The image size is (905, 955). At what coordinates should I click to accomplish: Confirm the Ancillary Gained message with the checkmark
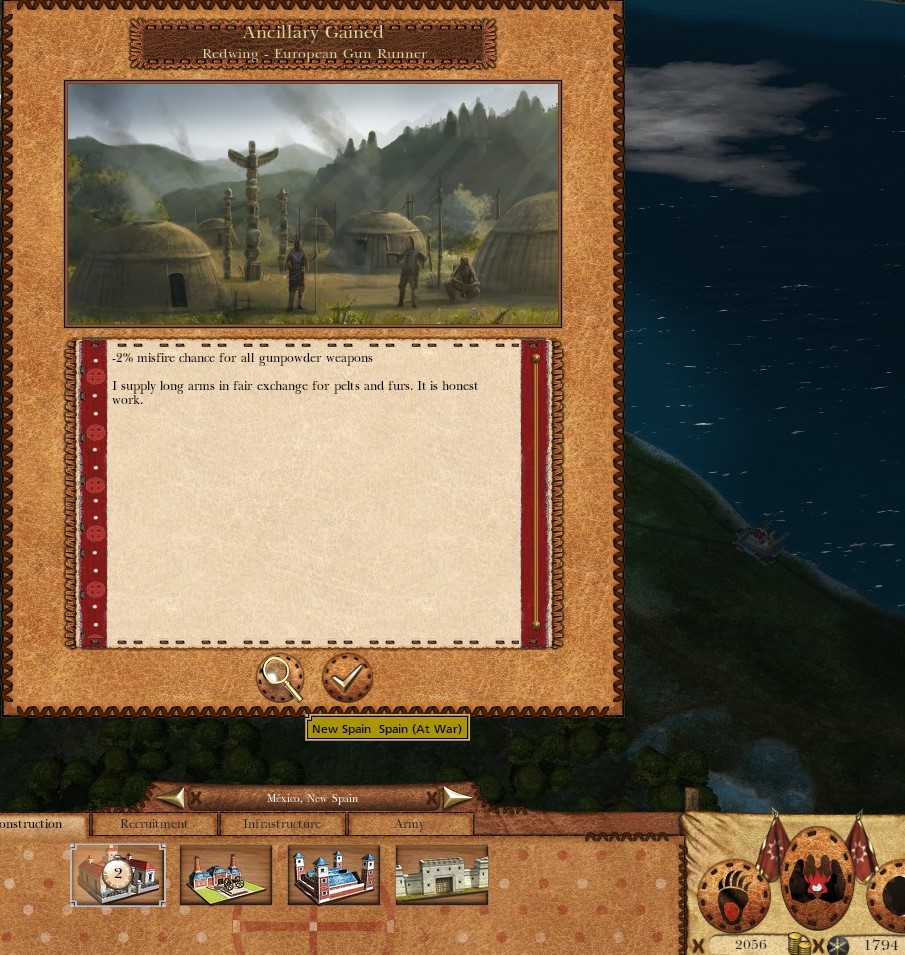347,678
